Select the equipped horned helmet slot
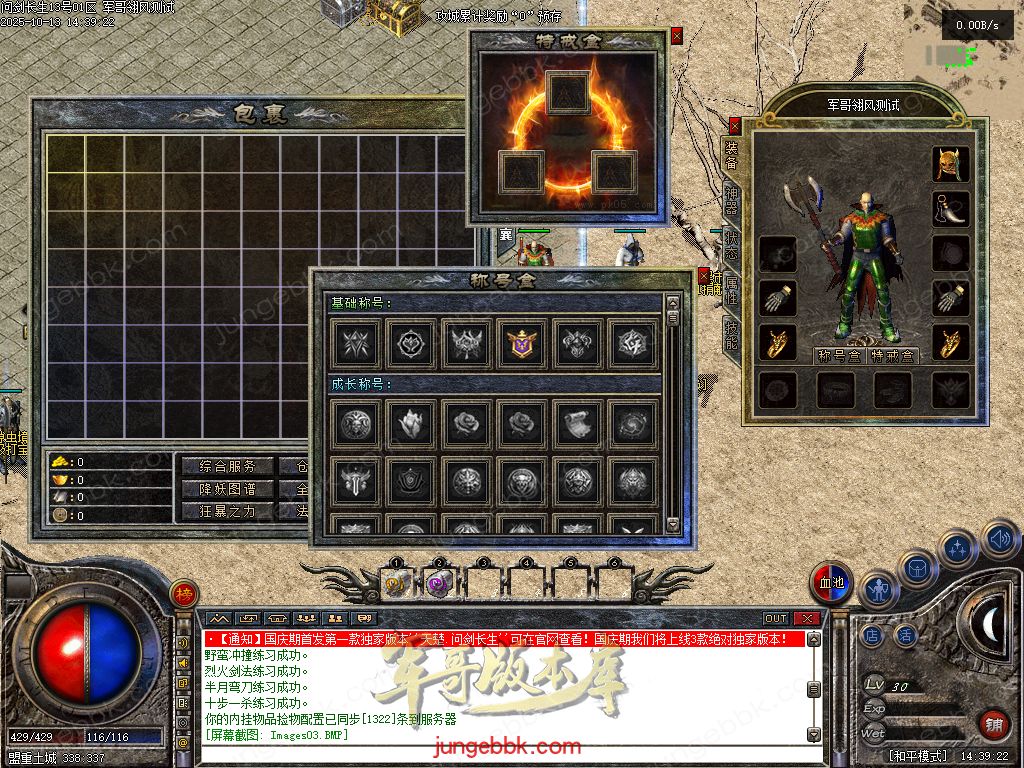 coord(951,164)
